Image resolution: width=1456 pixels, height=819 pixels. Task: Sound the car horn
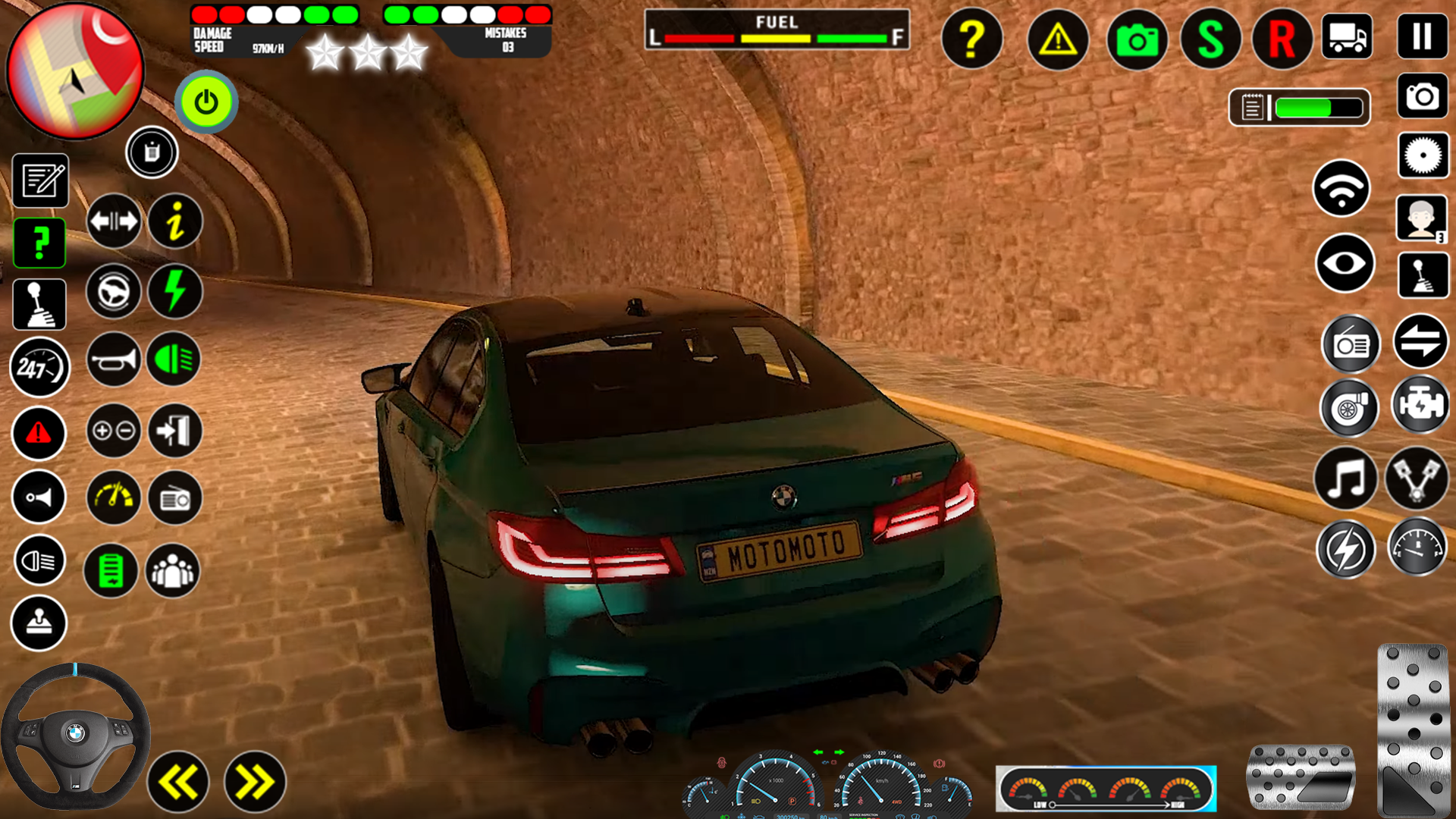(x=113, y=359)
